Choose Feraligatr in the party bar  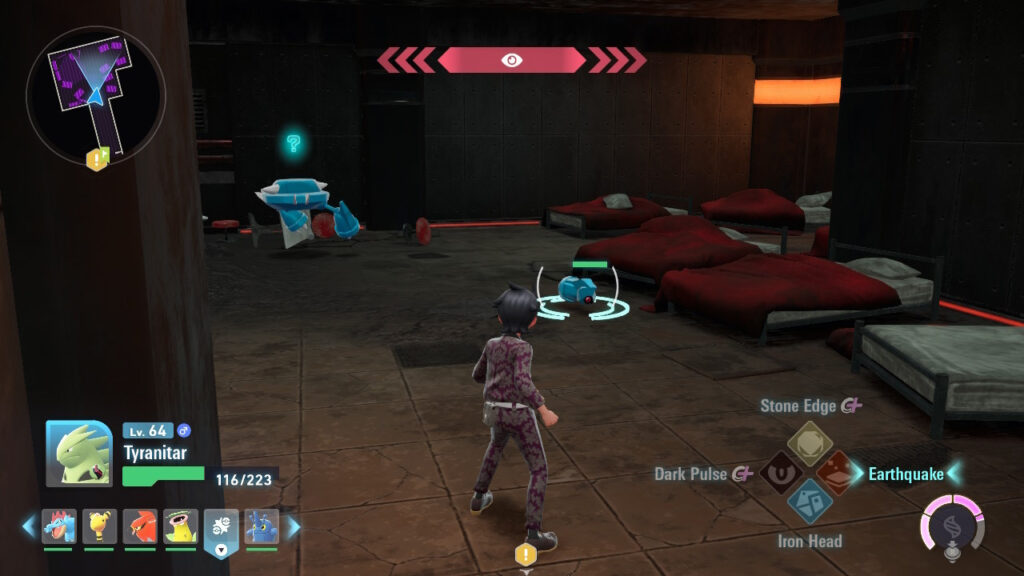(x=59, y=527)
